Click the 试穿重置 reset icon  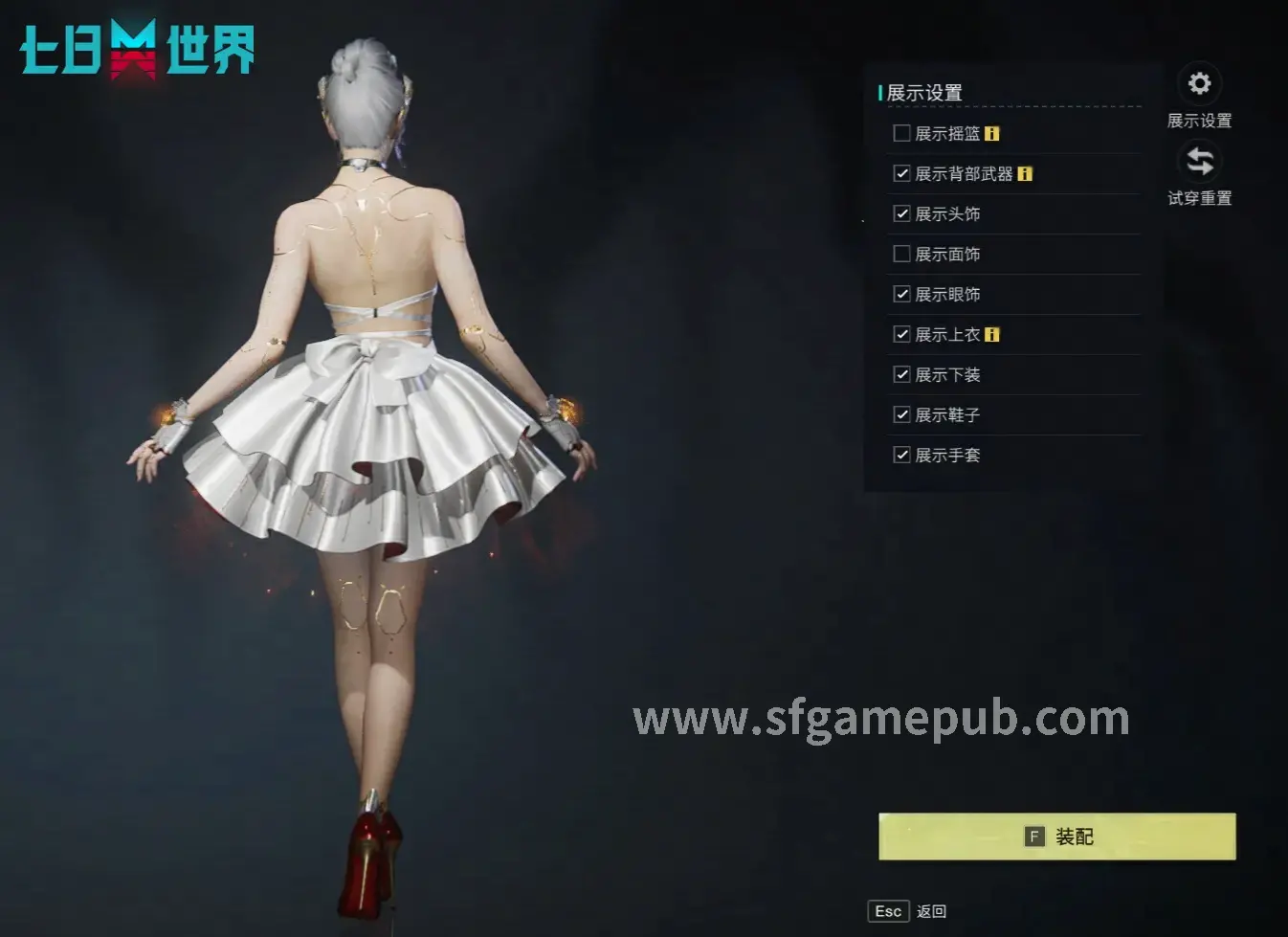[1199, 163]
